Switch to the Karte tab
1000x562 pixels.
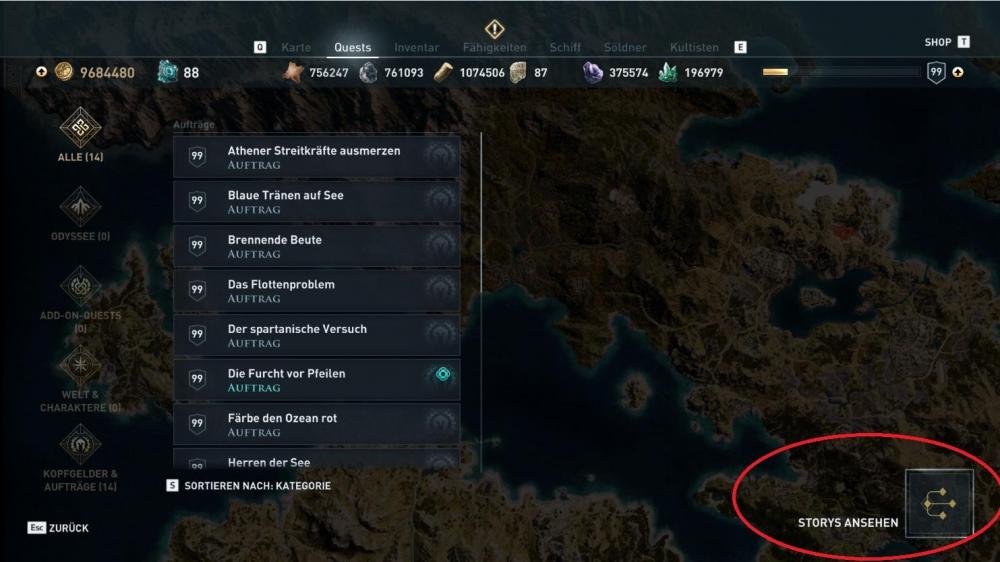pyautogui.click(x=296, y=47)
